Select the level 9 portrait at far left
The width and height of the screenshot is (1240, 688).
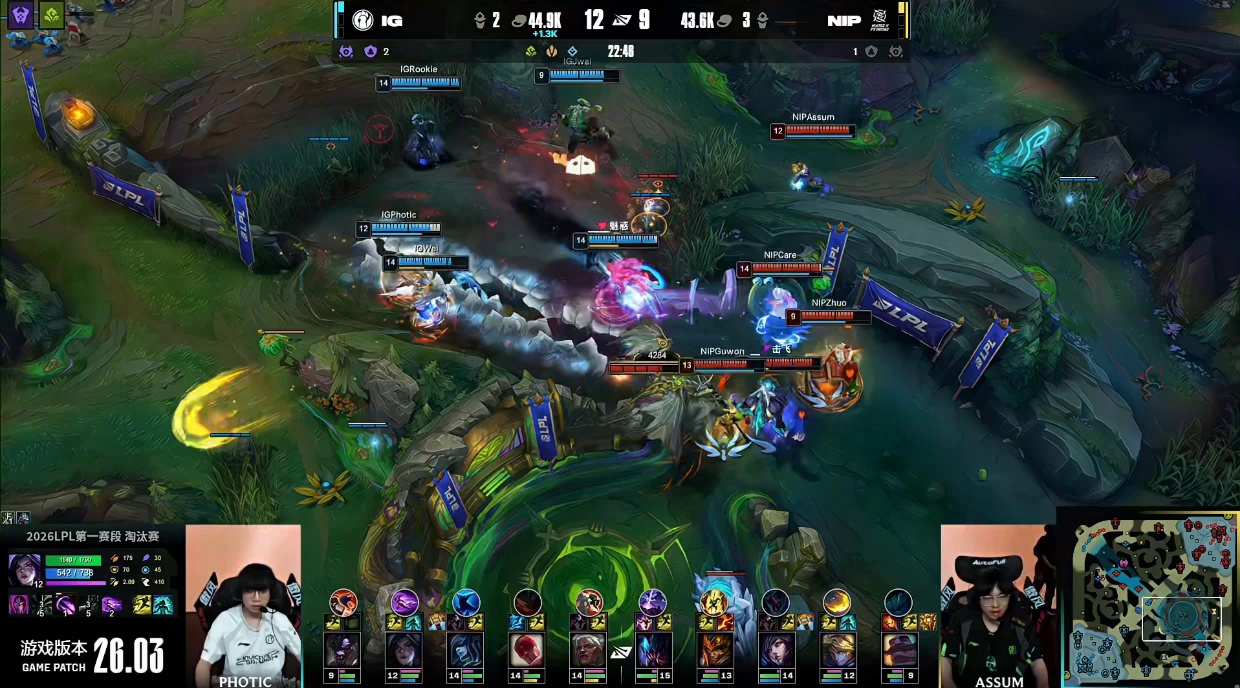pos(342,650)
